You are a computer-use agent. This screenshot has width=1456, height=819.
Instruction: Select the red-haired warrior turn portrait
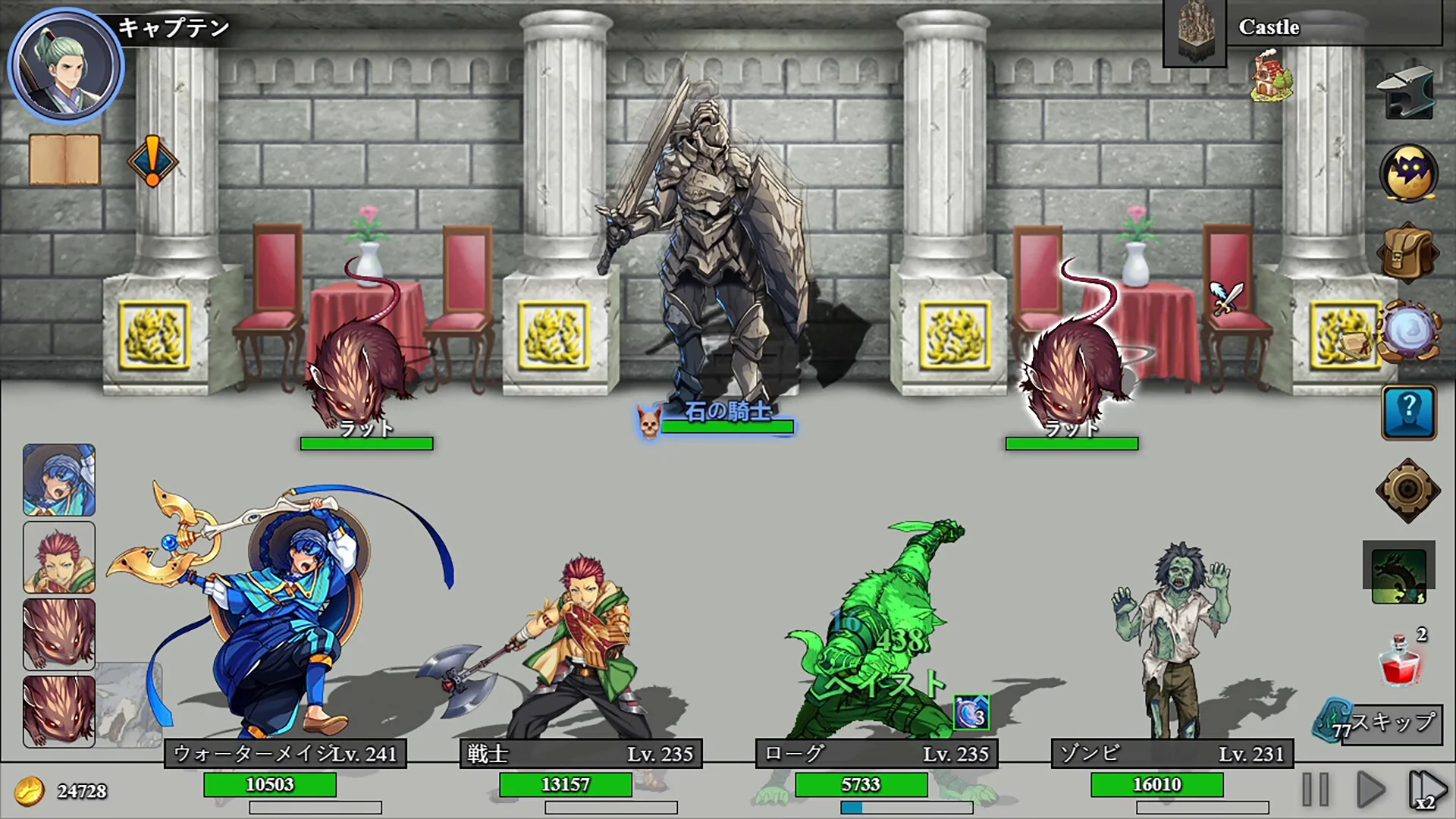click(x=59, y=557)
